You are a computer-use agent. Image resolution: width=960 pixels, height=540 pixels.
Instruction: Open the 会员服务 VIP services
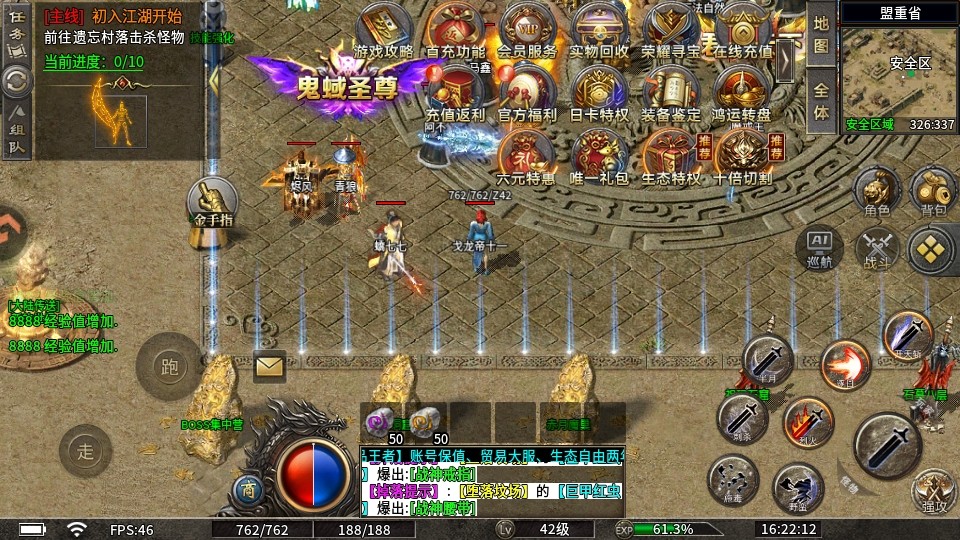pyautogui.click(x=527, y=26)
